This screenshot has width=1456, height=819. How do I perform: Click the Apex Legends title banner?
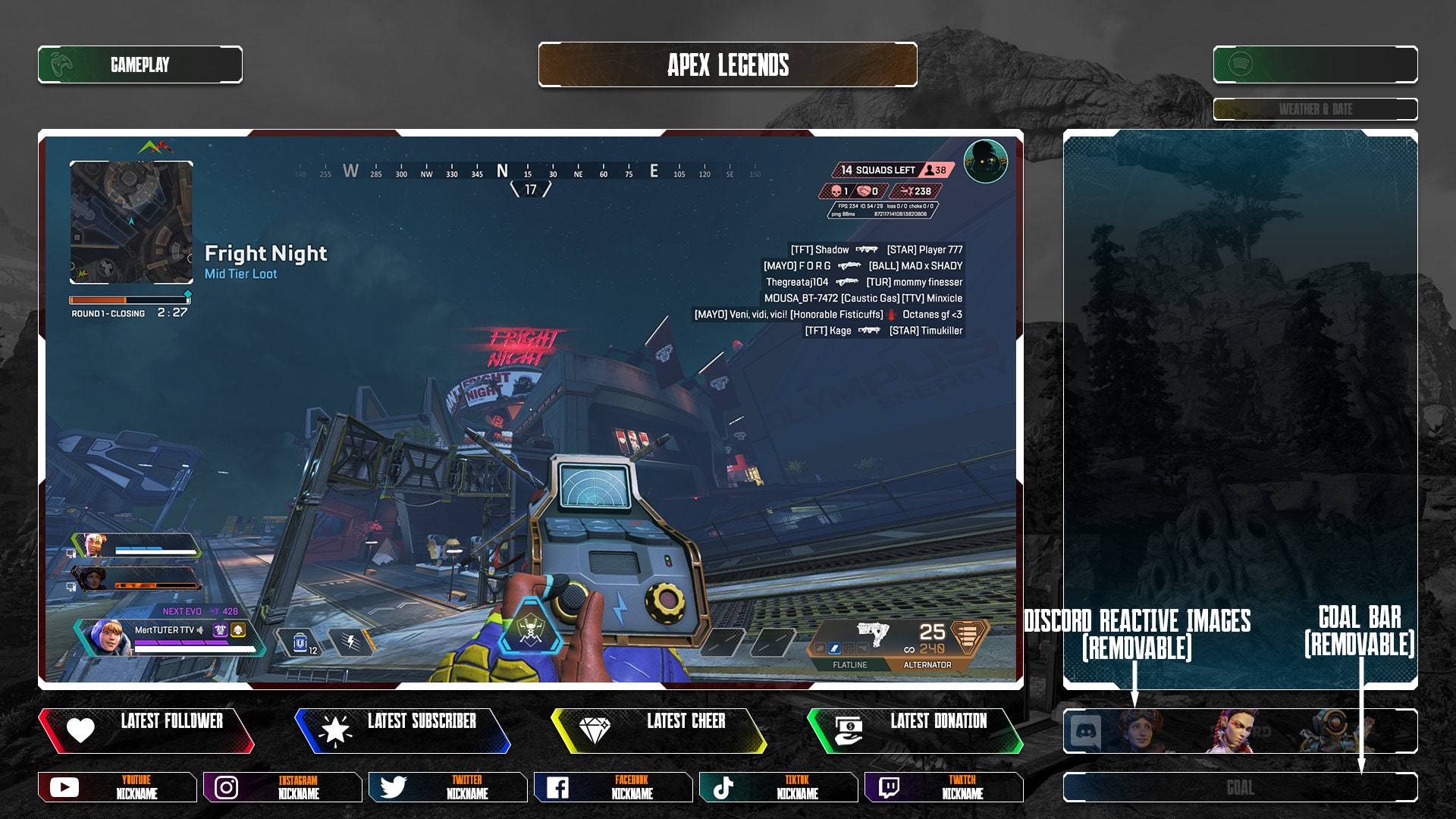727,65
